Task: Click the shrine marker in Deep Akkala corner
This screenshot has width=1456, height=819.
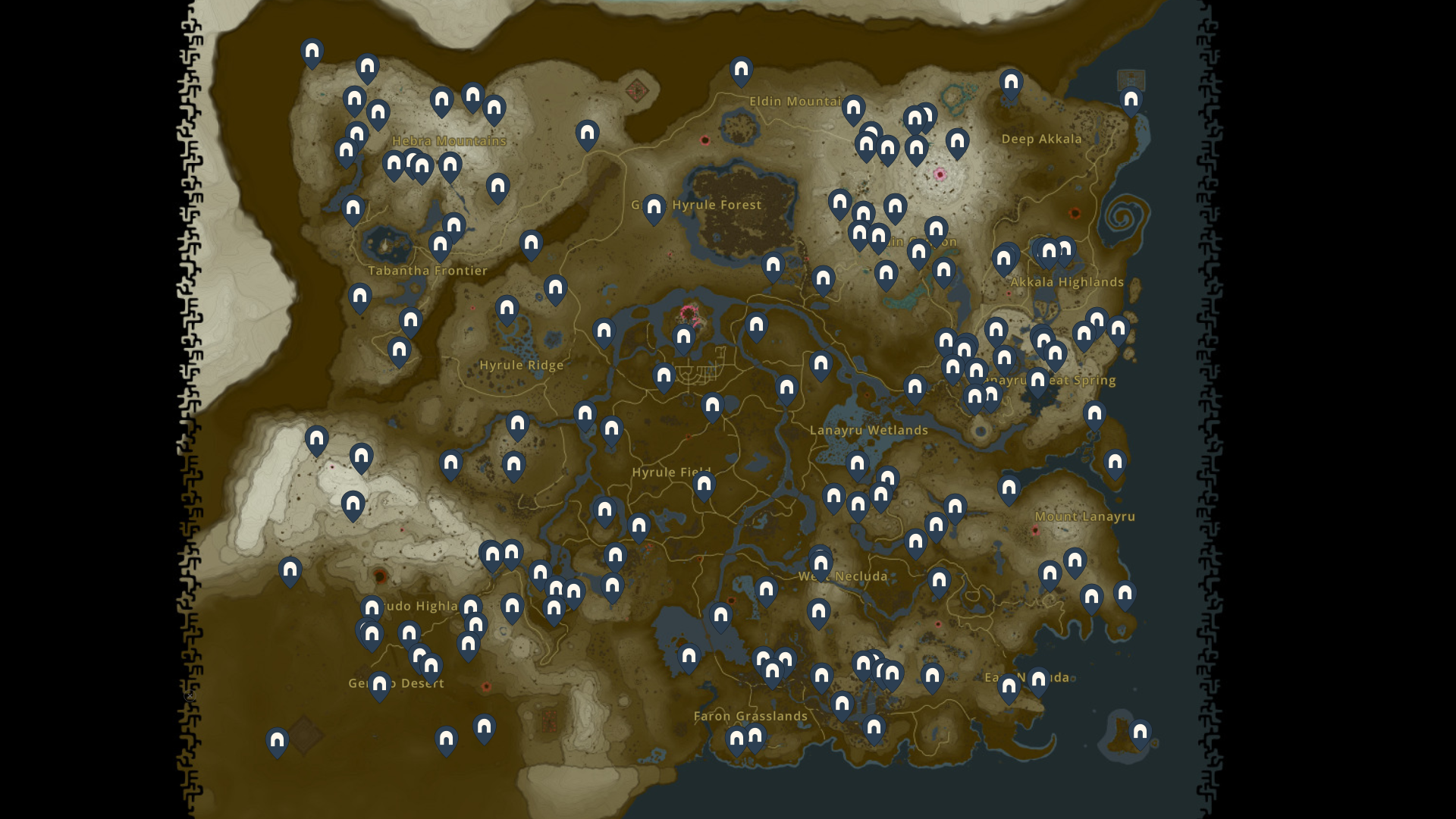Action: 1131,99
